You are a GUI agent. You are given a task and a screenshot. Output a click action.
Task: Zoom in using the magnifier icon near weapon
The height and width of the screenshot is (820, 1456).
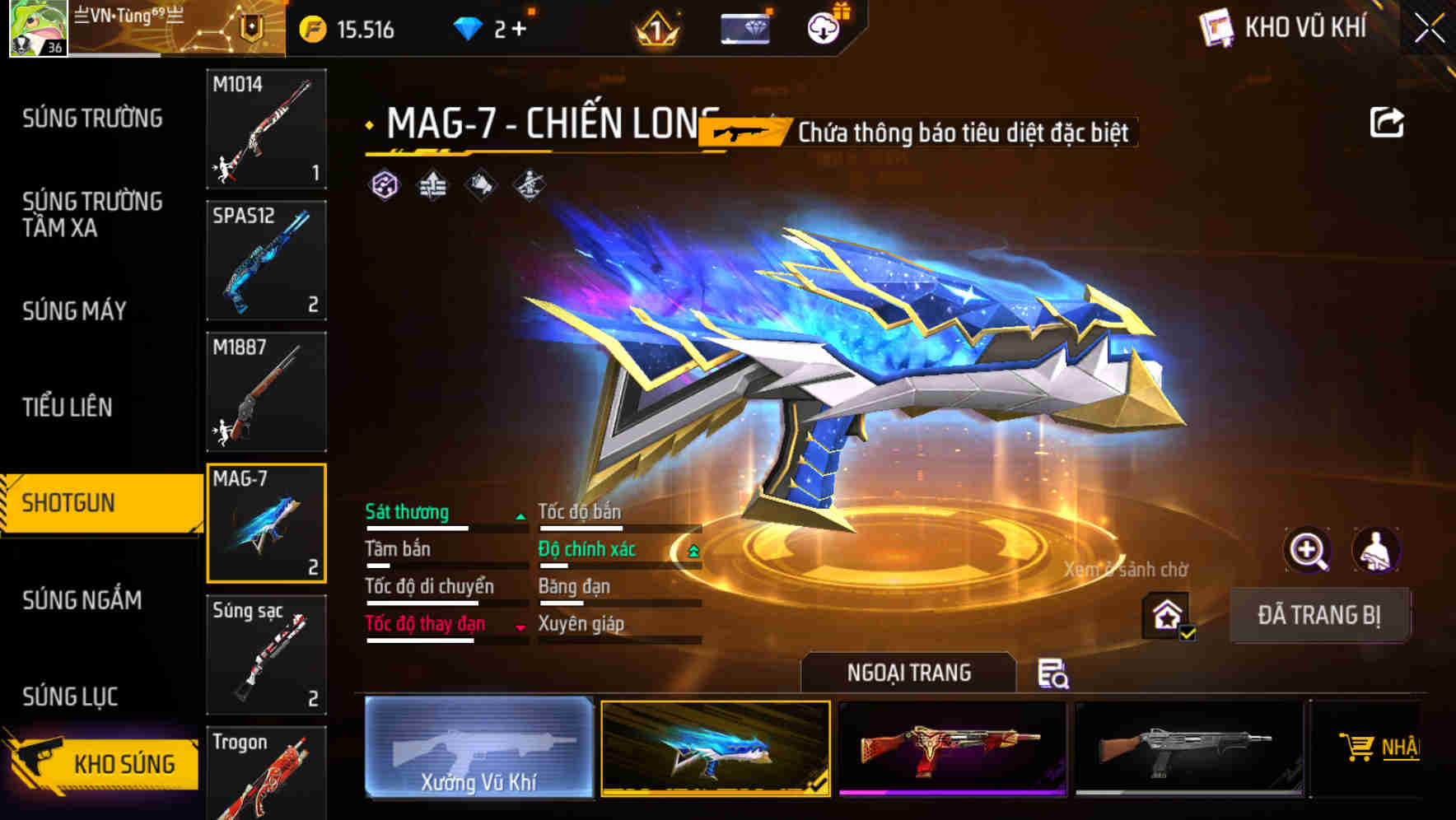[1308, 550]
